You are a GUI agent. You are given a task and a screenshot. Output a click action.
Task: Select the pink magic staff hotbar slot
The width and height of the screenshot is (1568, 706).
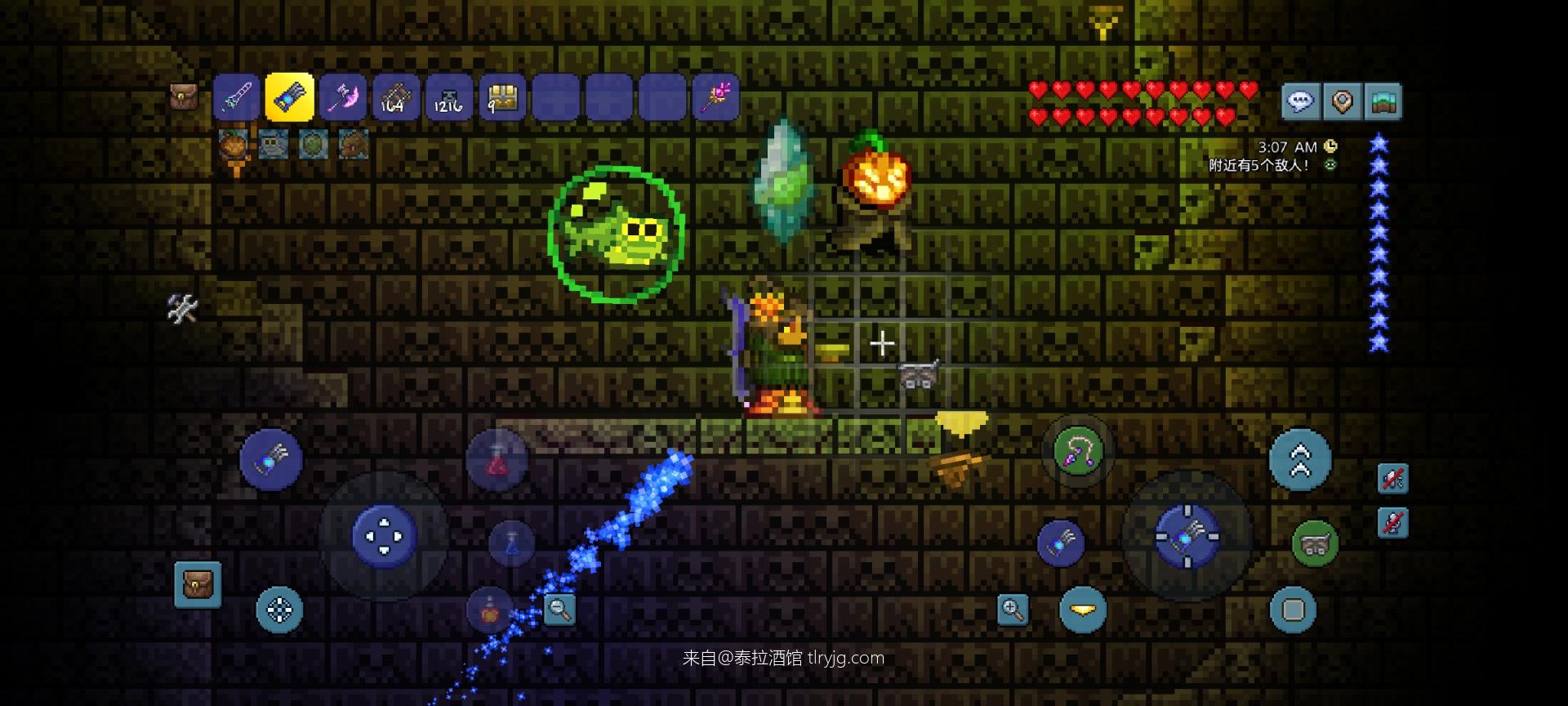[x=715, y=98]
